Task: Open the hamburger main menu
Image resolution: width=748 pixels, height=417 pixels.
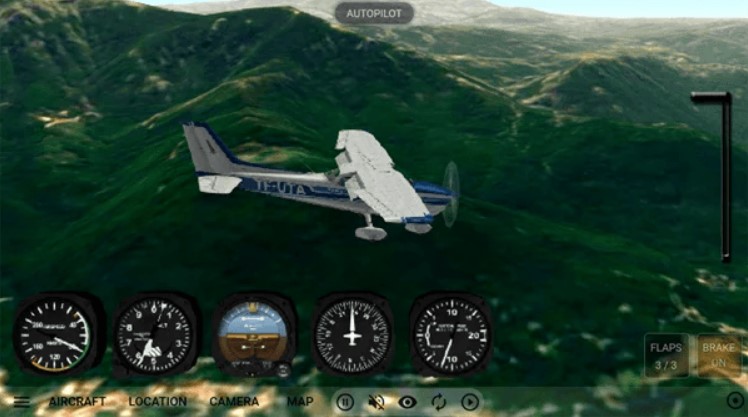Action: tap(21, 402)
